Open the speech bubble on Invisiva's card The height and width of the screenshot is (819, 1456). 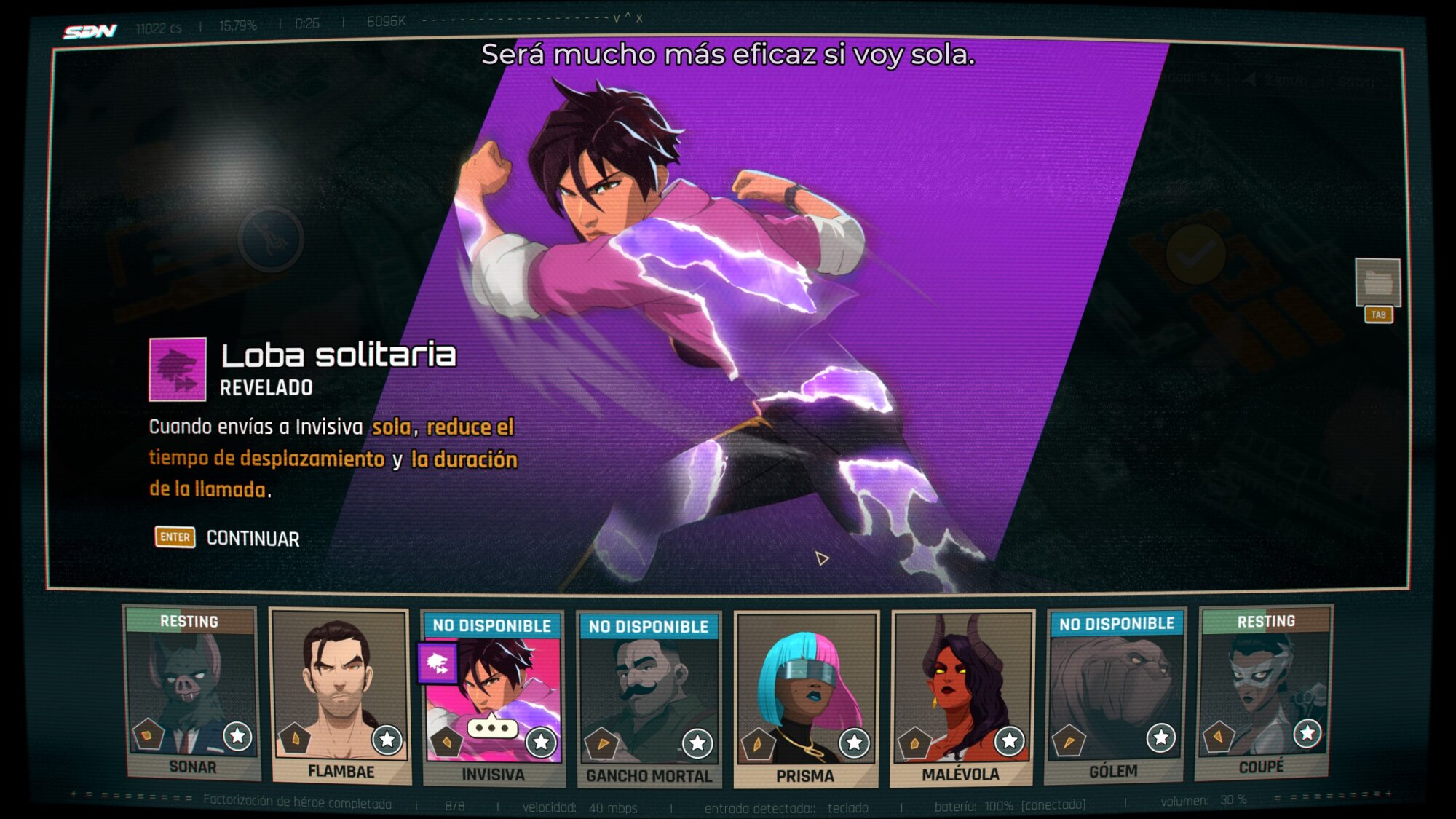(492, 727)
